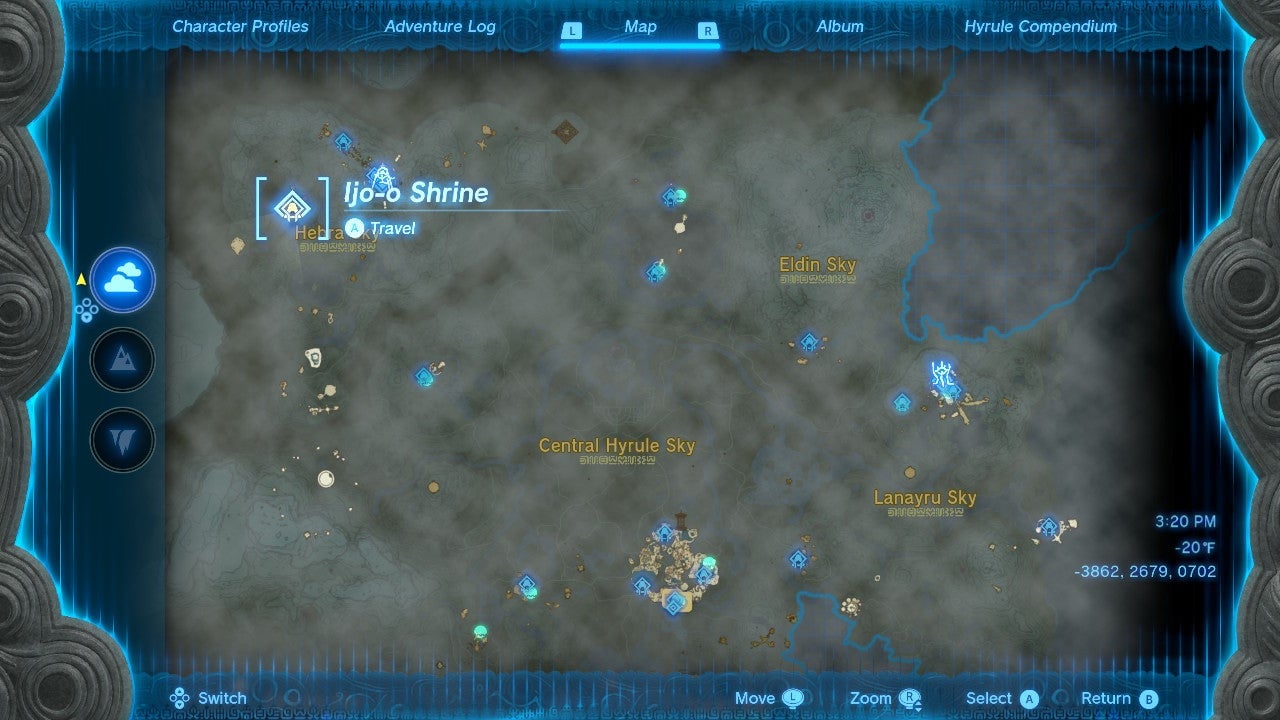Select the Surface map layer mountain icon
Image resolution: width=1280 pixels, height=720 pixels.
pyautogui.click(x=121, y=359)
